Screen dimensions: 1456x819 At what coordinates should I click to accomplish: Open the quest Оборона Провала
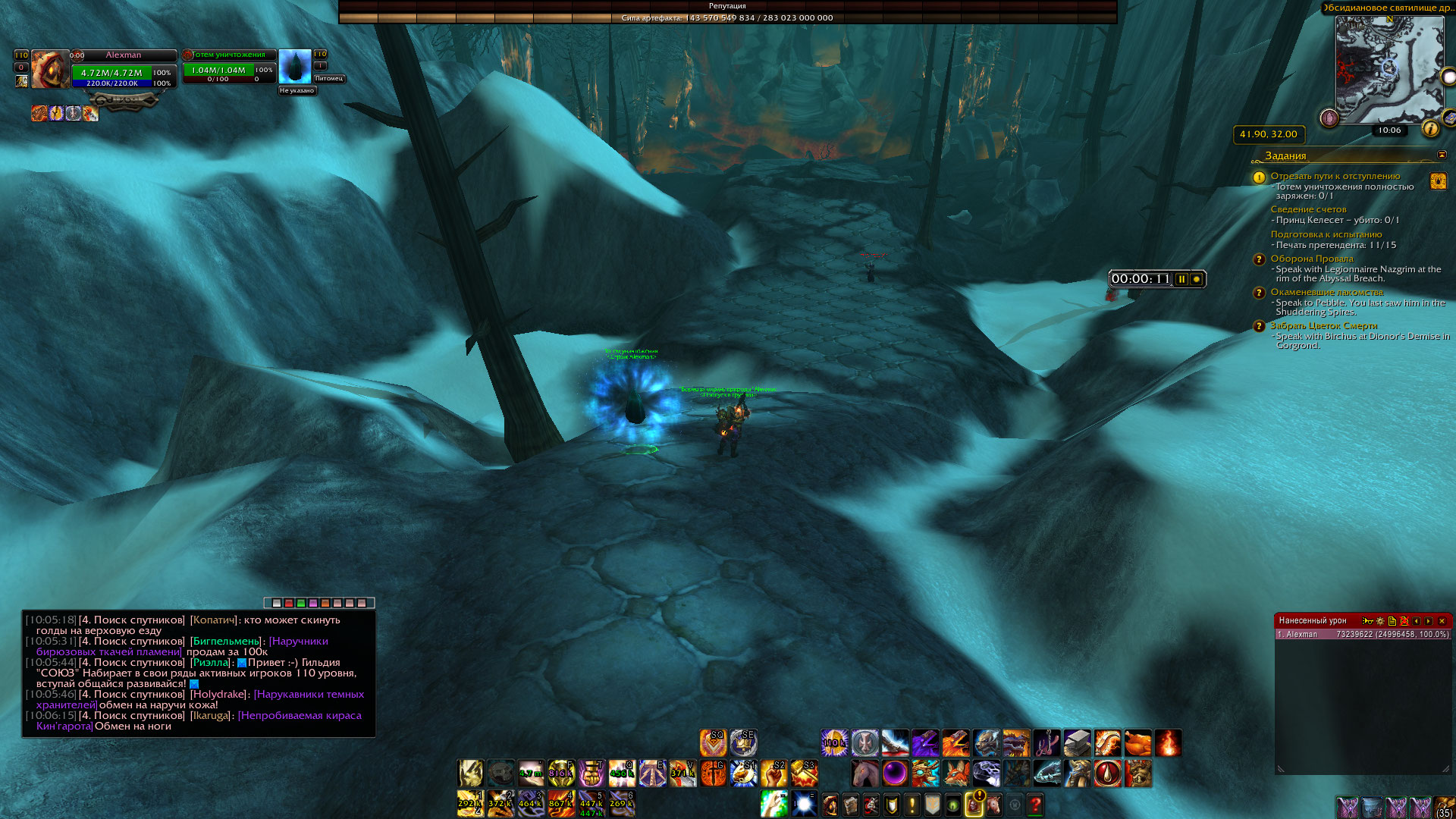(1311, 259)
